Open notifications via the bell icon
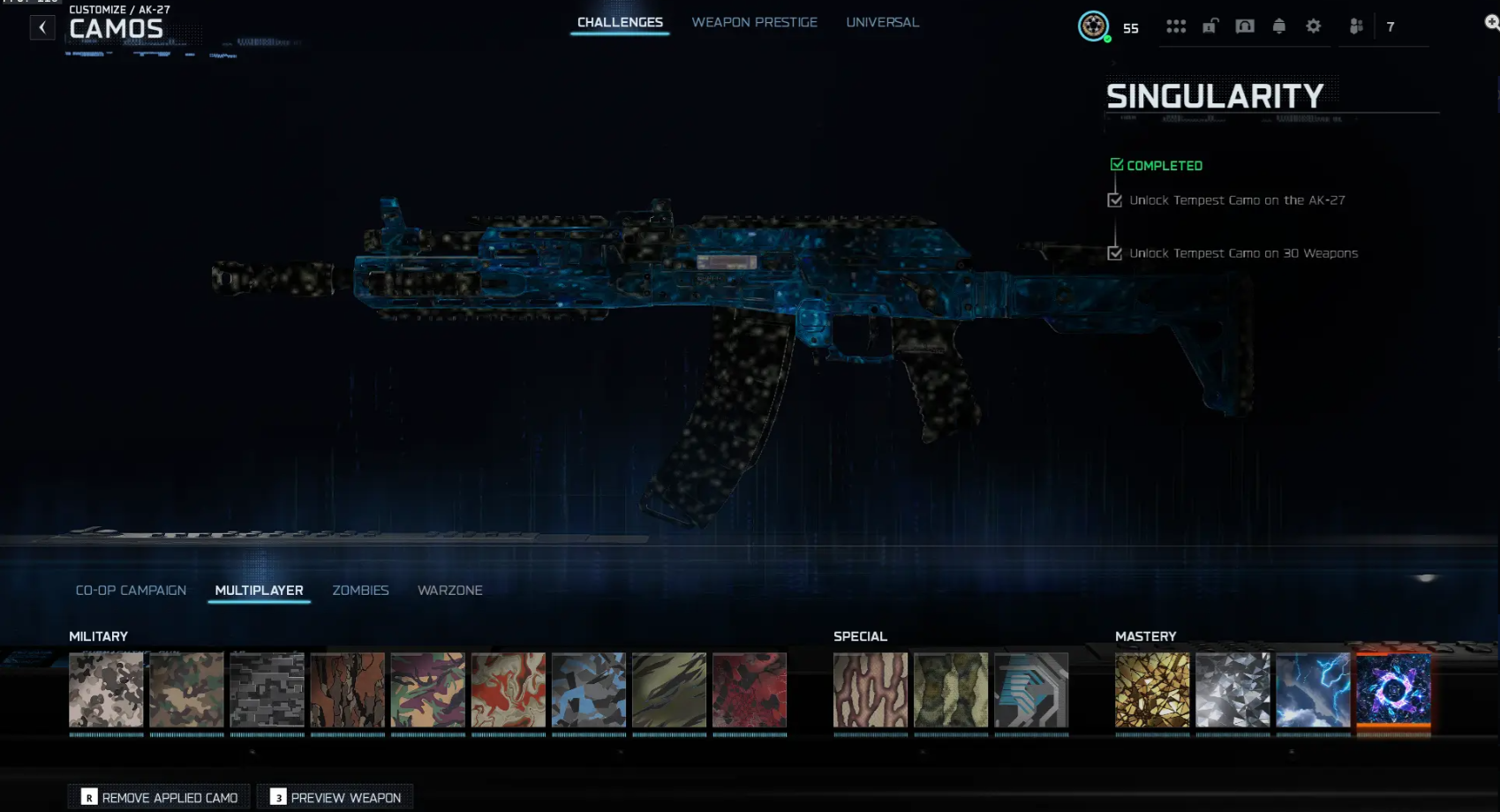The width and height of the screenshot is (1500, 812). 1278,26
